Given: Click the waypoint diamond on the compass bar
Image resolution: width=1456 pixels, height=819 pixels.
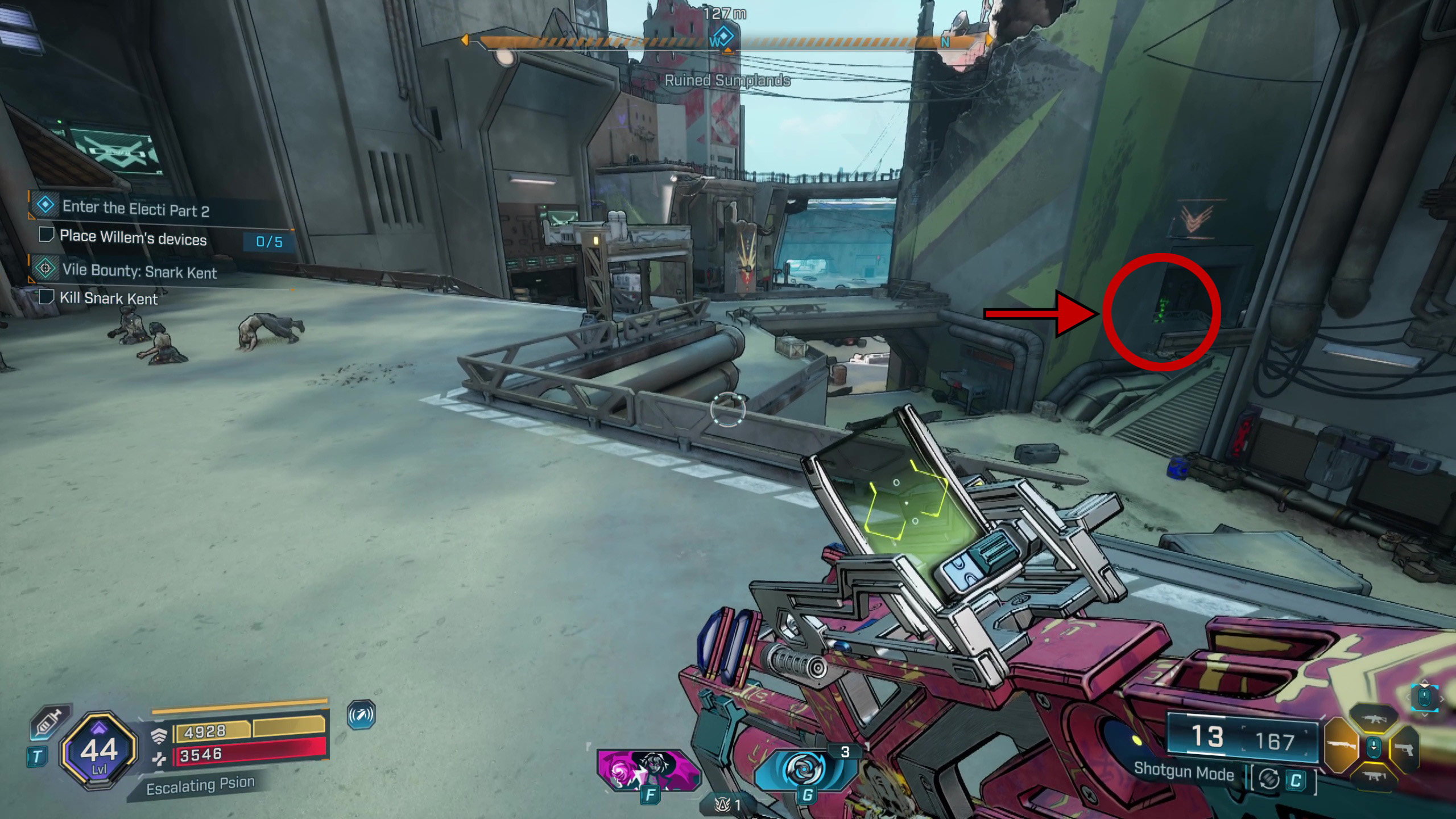Looking at the screenshot, I should tap(723, 35).
